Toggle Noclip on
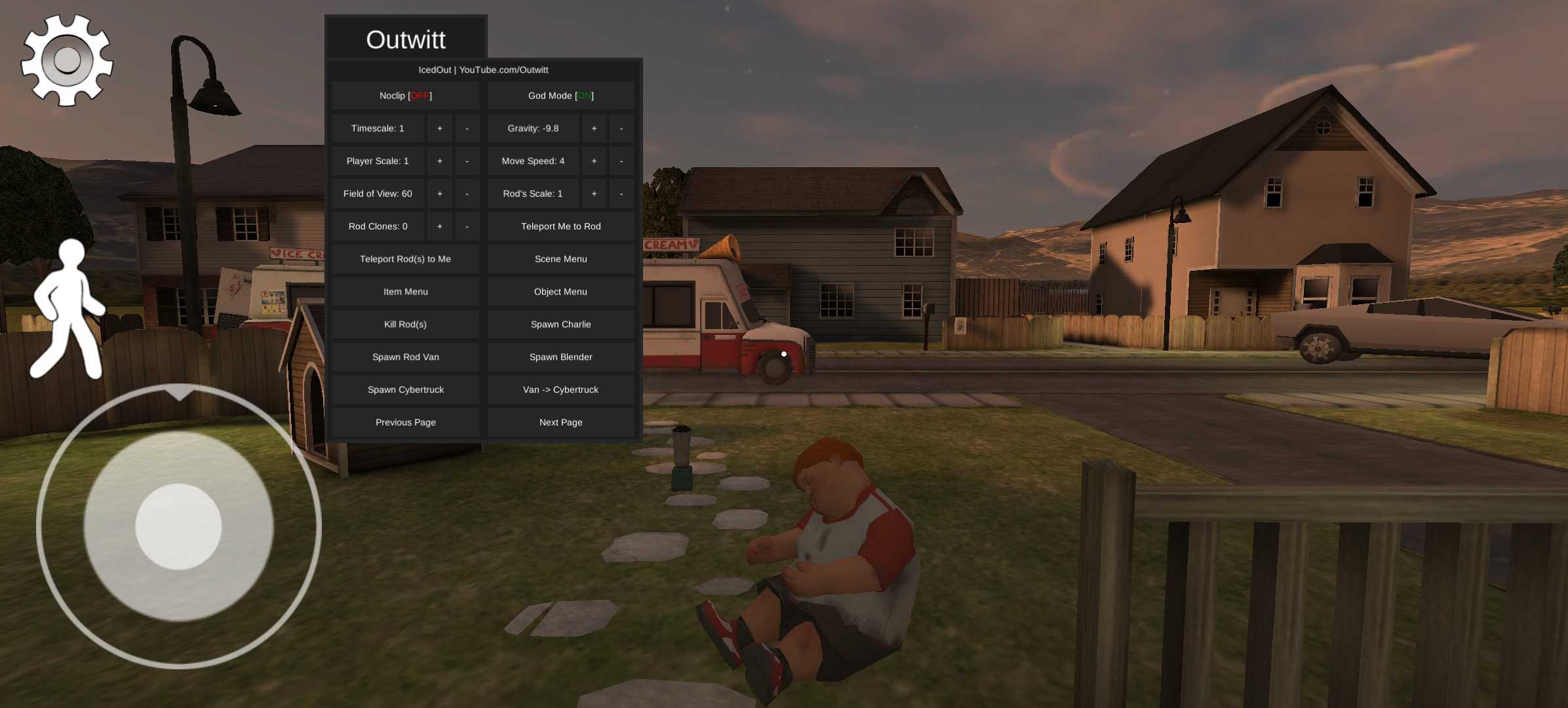This screenshot has width=1568, height=708. click(405, 96)
